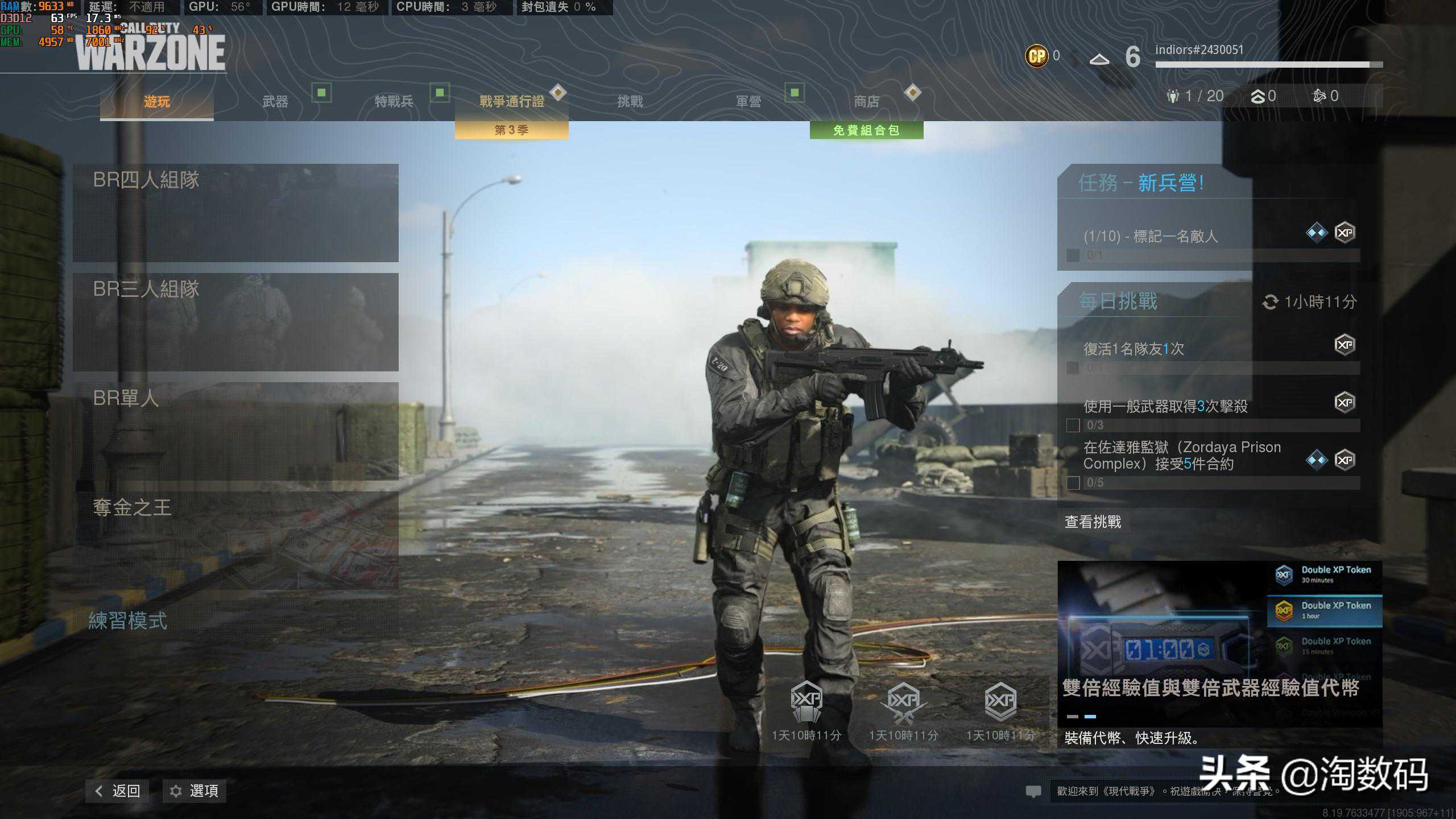1456x819 pixels.
Task: Select the 特戰兵 tab
Action: [x=394, y=102]
